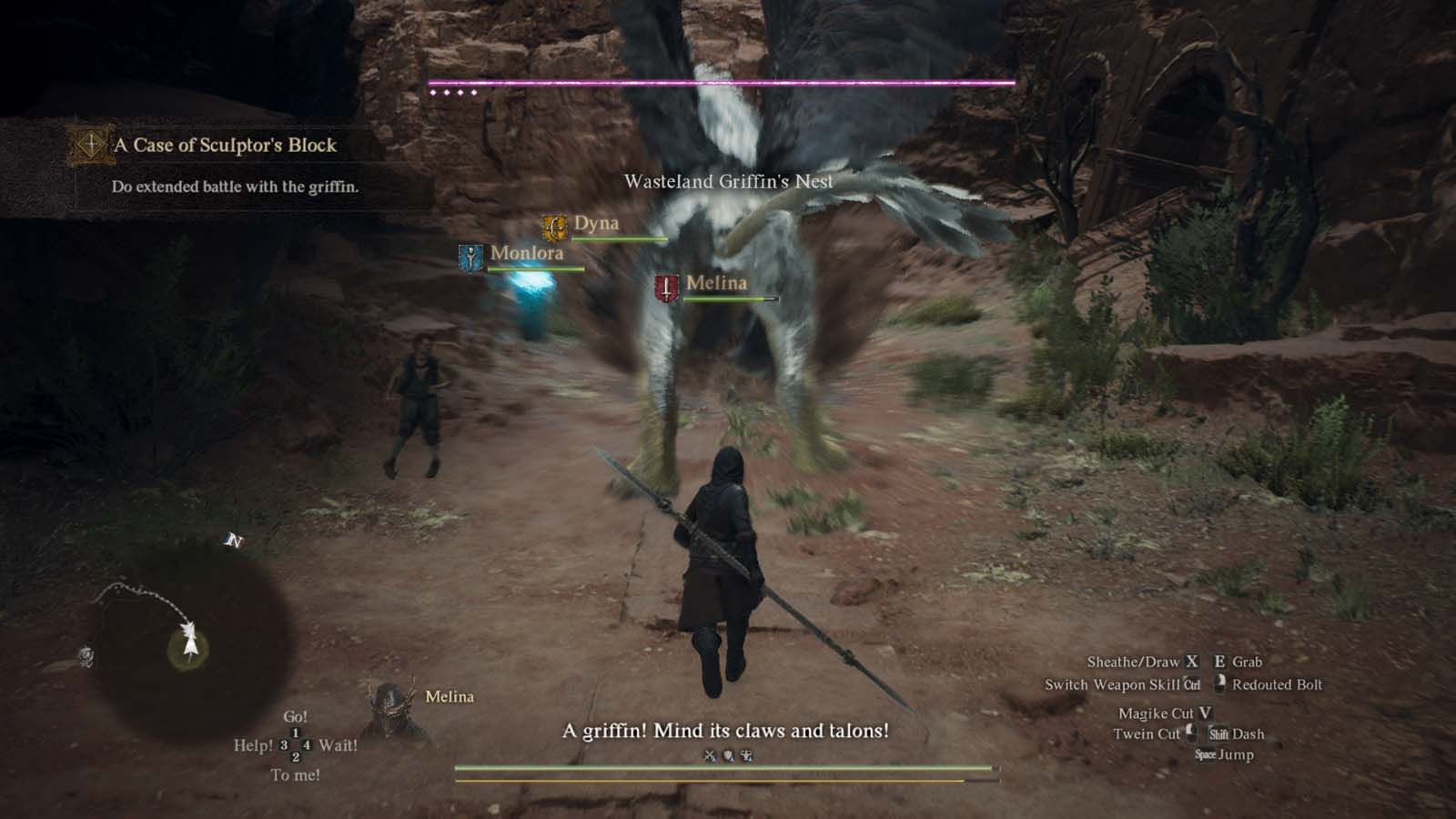1456x819 pixels.
Task: Click the griffin's pink health bar
Action: click(719, 81)
